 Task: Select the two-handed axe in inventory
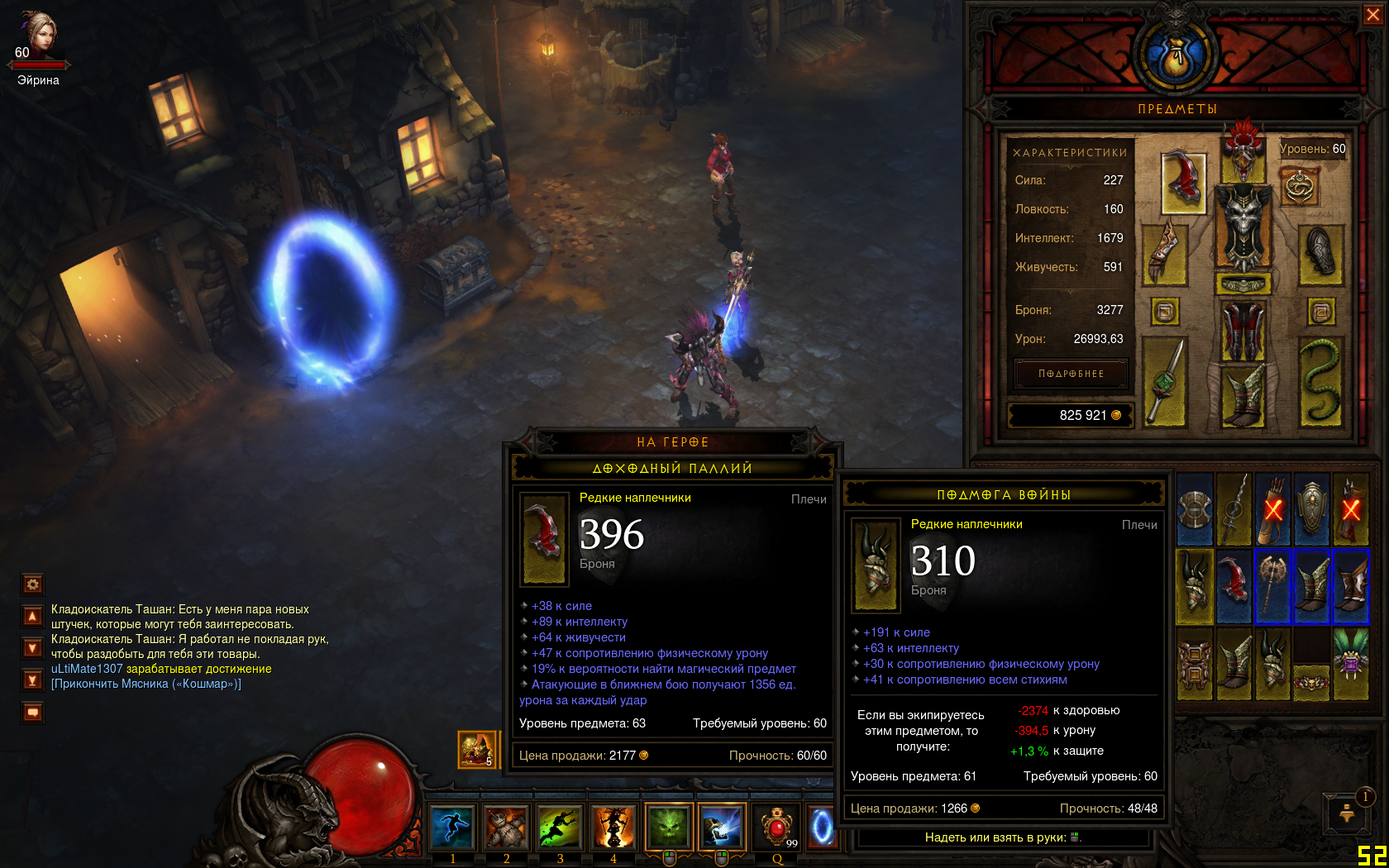click(x=1272, y=585)
